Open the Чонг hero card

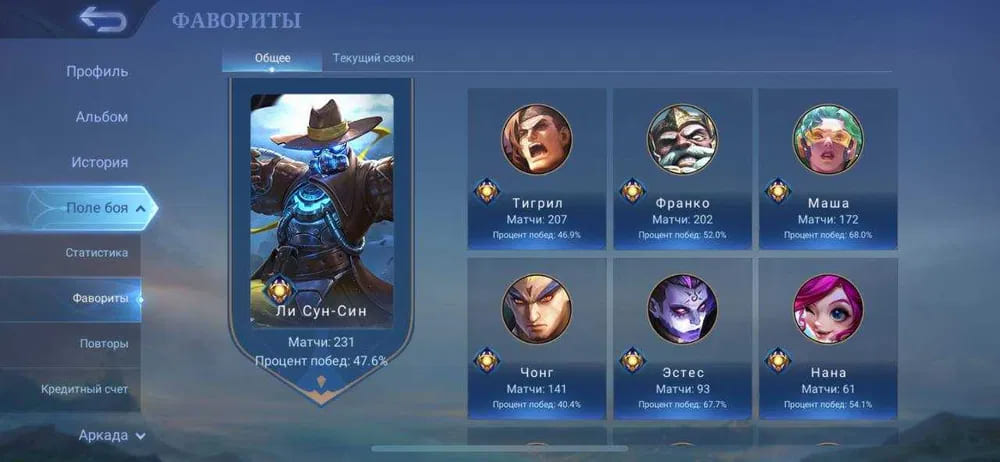point(537,338)
